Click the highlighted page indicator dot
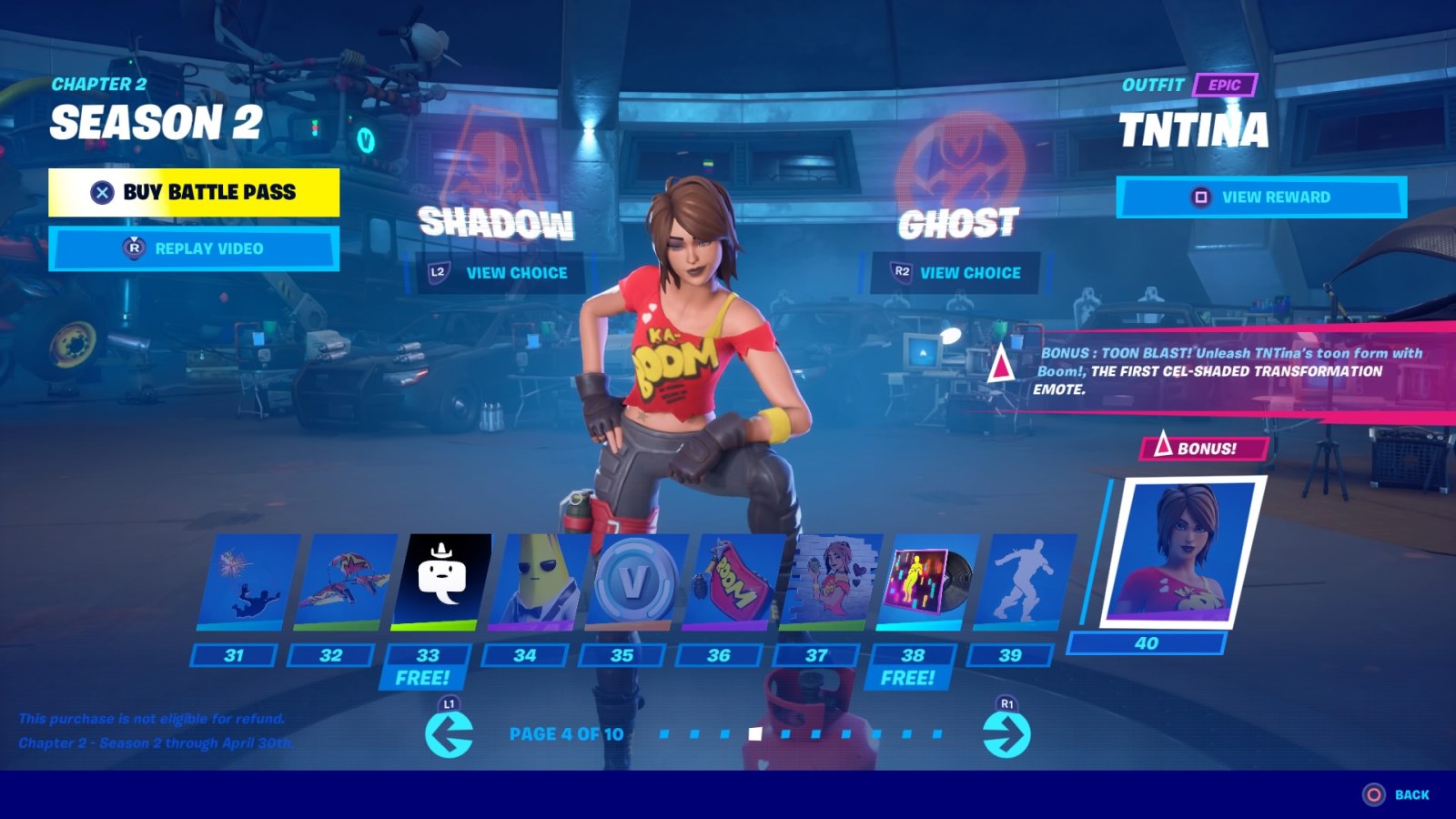The width and height of the screenshot is (1456, 819). (x=754, y=731)
